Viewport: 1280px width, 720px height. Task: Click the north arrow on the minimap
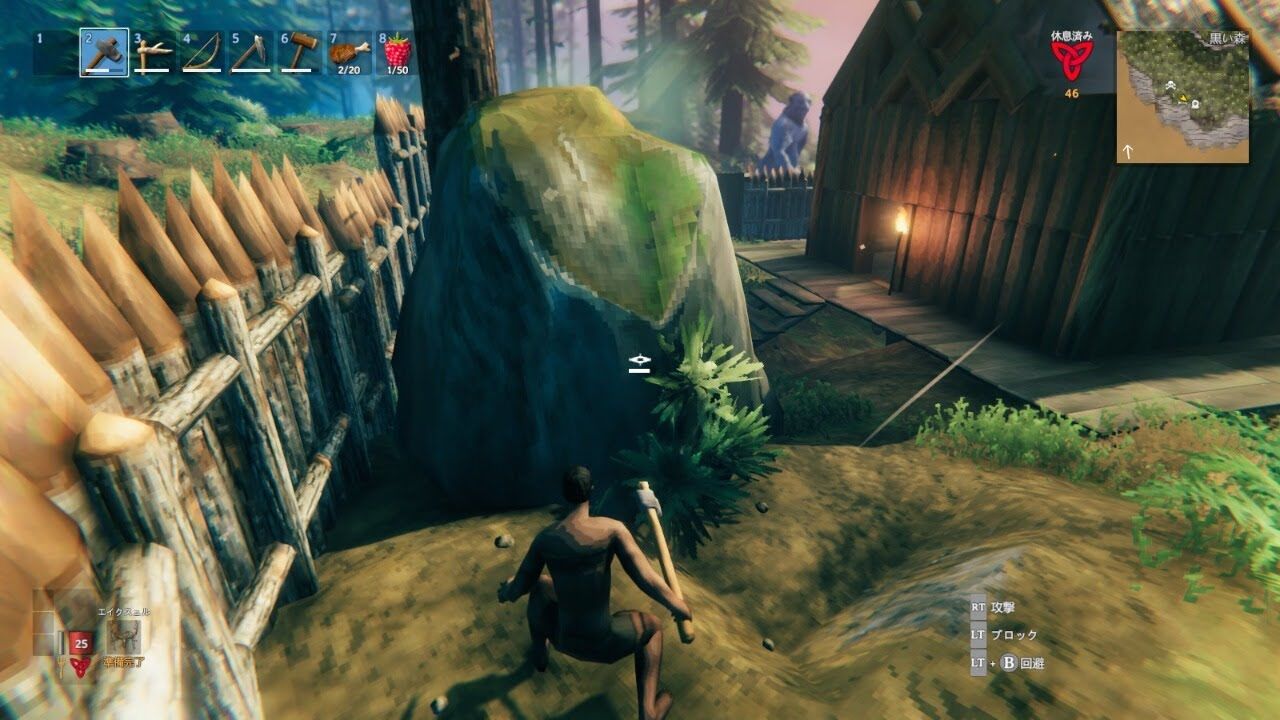tap(1128, 151)
